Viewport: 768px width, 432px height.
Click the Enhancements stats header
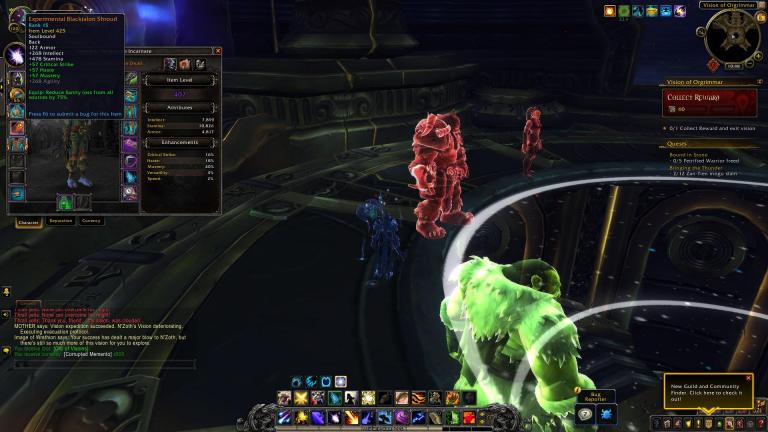(x=180, y=143)
